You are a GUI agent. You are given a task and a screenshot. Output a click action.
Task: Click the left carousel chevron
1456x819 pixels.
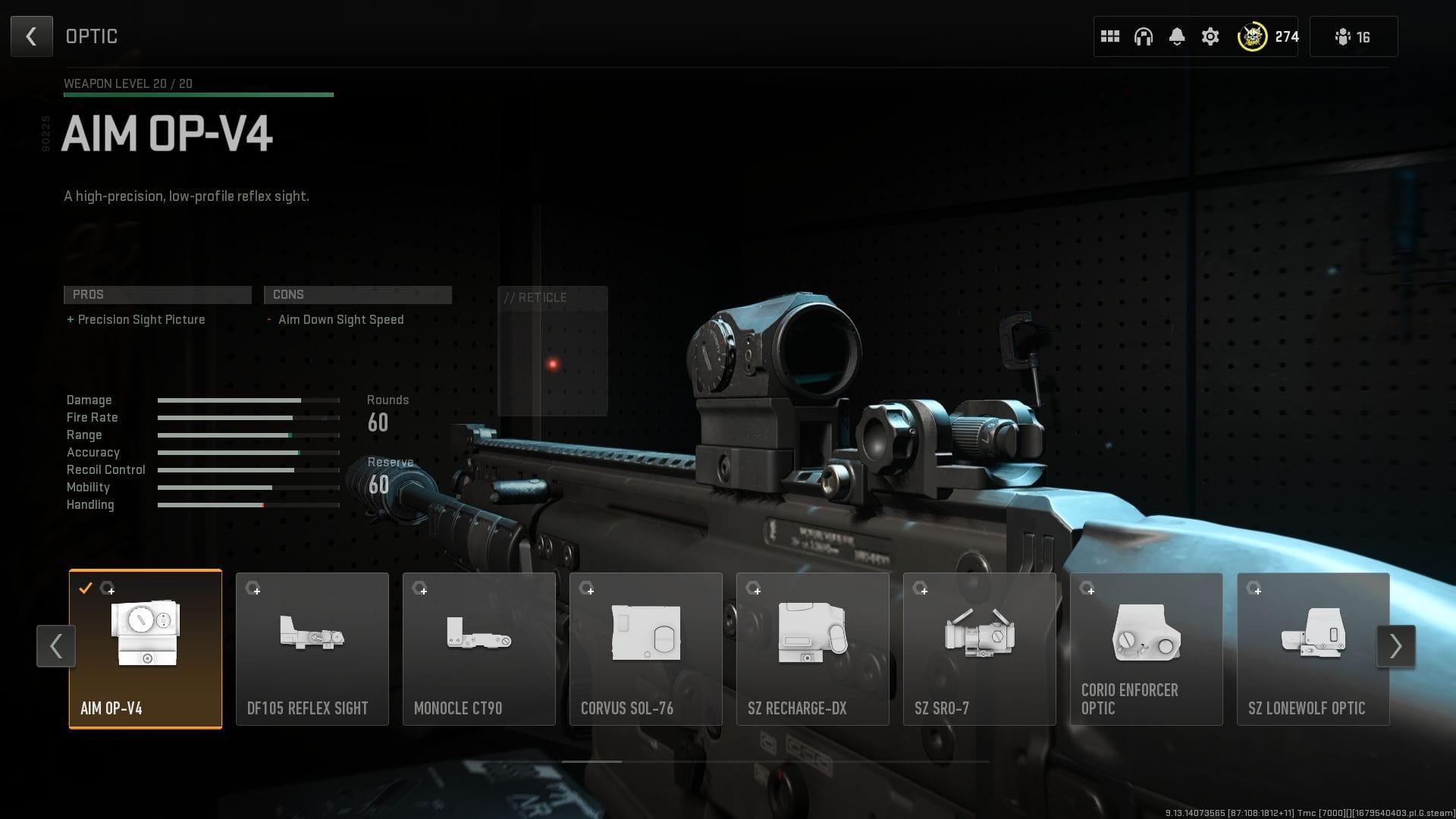55,646
